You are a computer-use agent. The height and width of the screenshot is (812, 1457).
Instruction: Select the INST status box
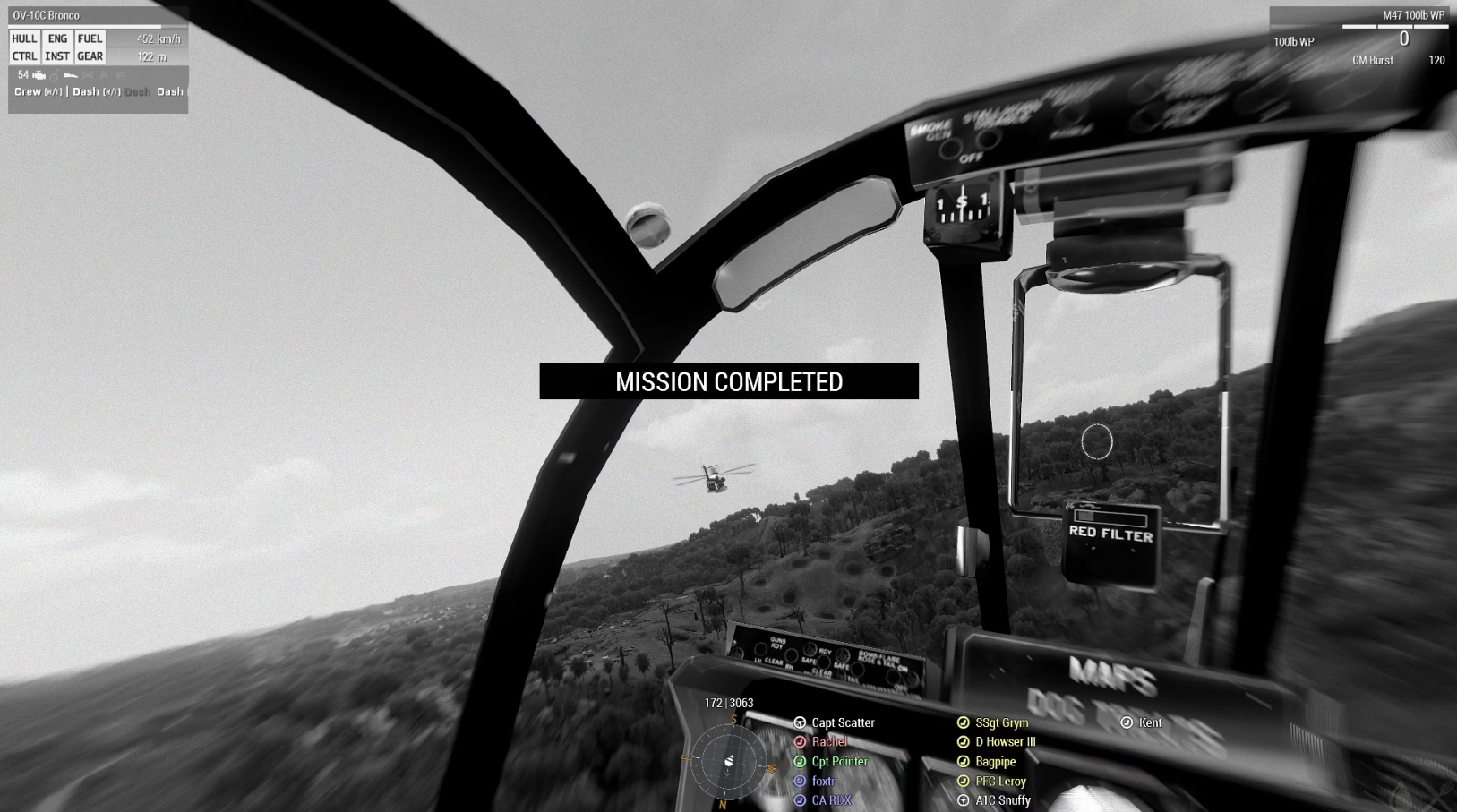[57, 56]
